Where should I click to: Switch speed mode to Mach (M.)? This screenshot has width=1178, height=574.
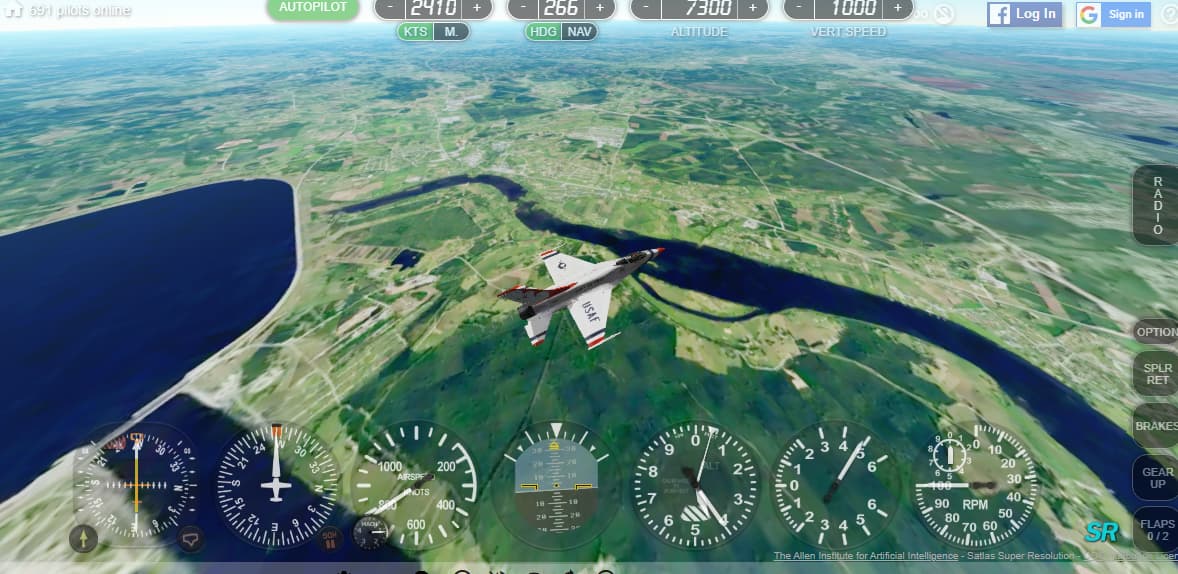pos(452,31)
